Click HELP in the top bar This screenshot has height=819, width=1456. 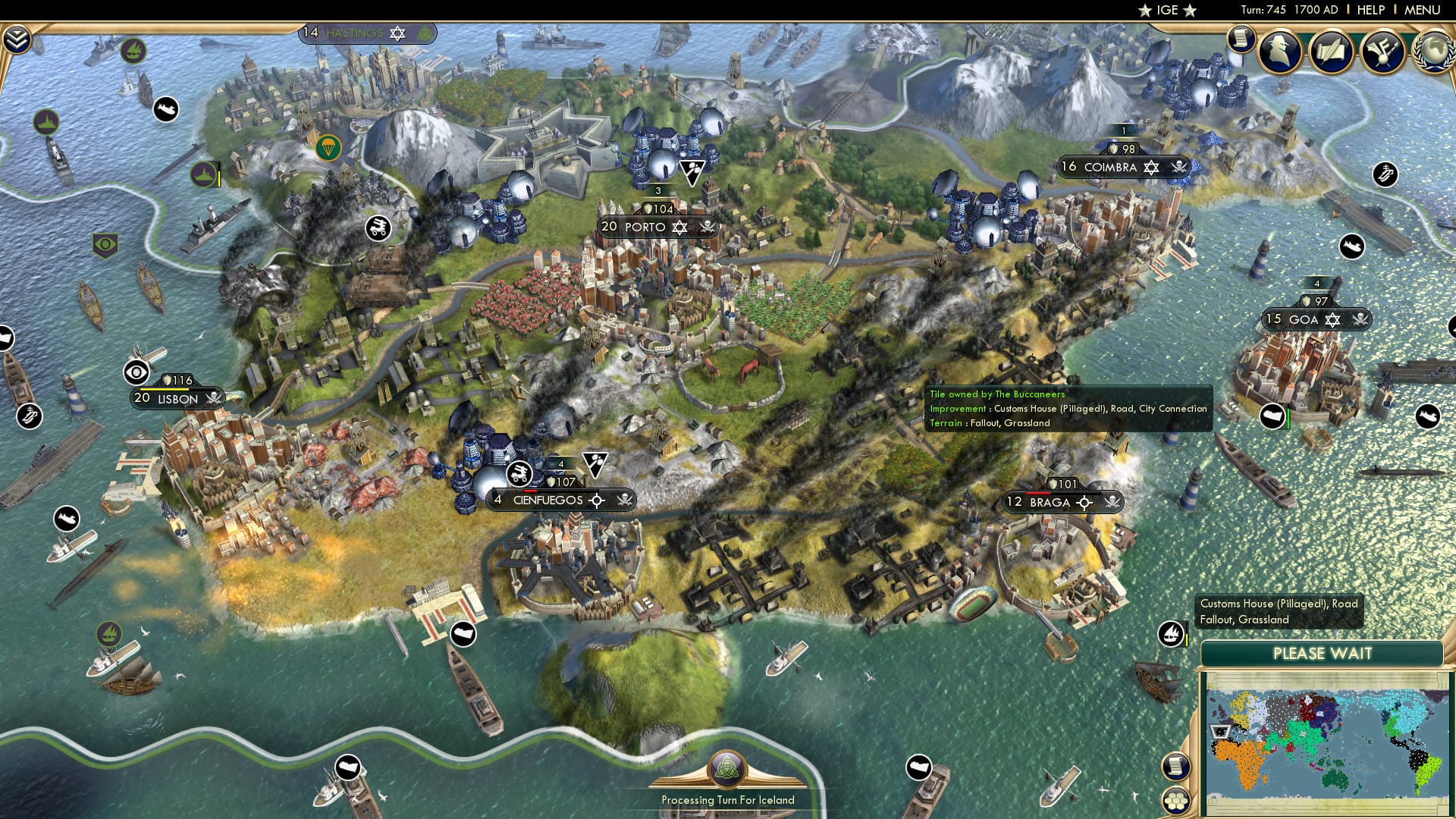[x=1371, y=10]
